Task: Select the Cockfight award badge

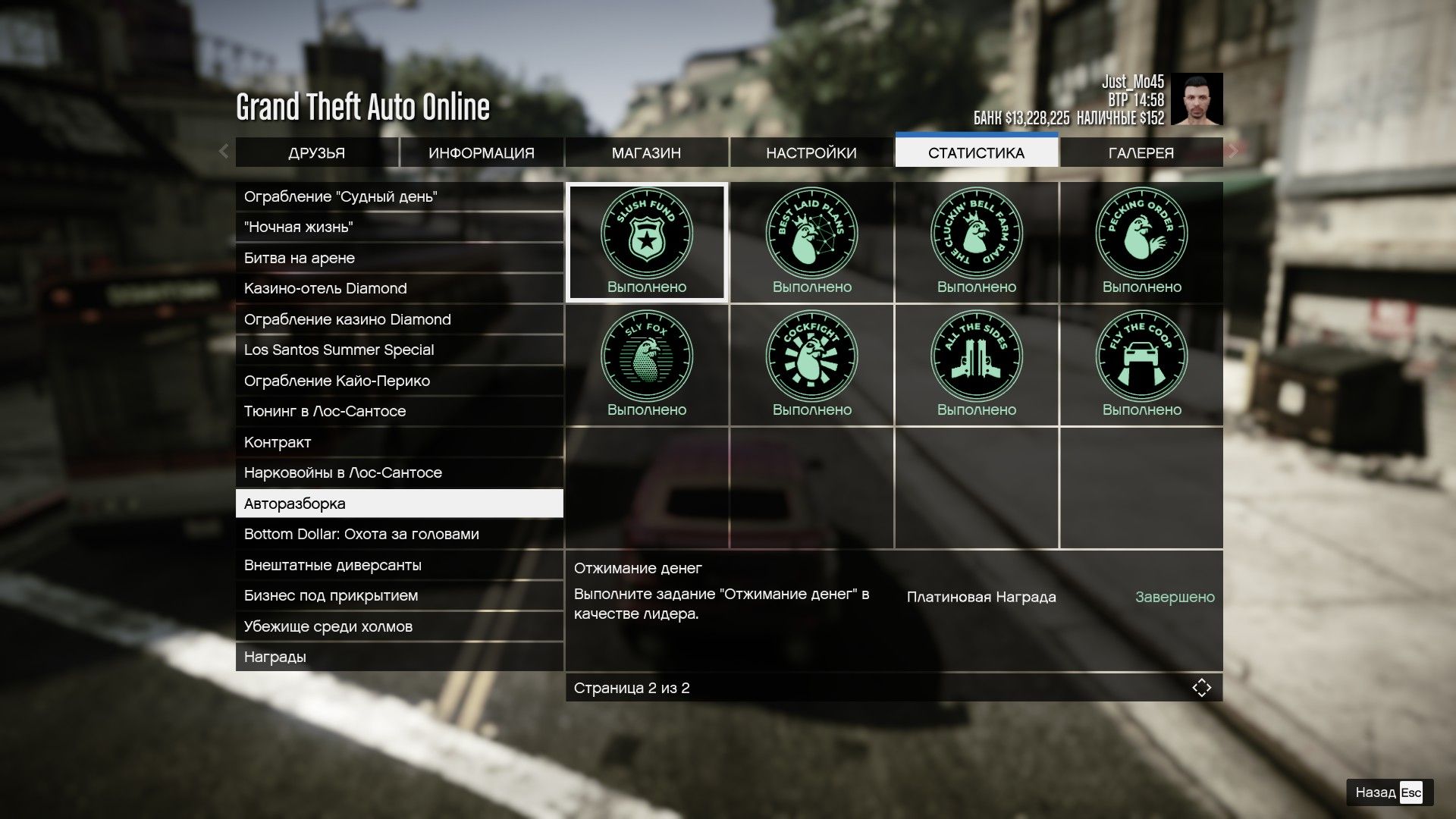Action: click(811, 366)
